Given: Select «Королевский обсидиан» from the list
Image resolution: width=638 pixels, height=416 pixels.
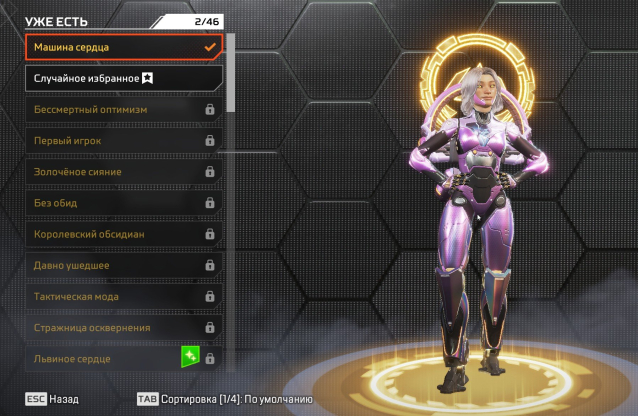Looking at the screenshot, I should (123, 234).
